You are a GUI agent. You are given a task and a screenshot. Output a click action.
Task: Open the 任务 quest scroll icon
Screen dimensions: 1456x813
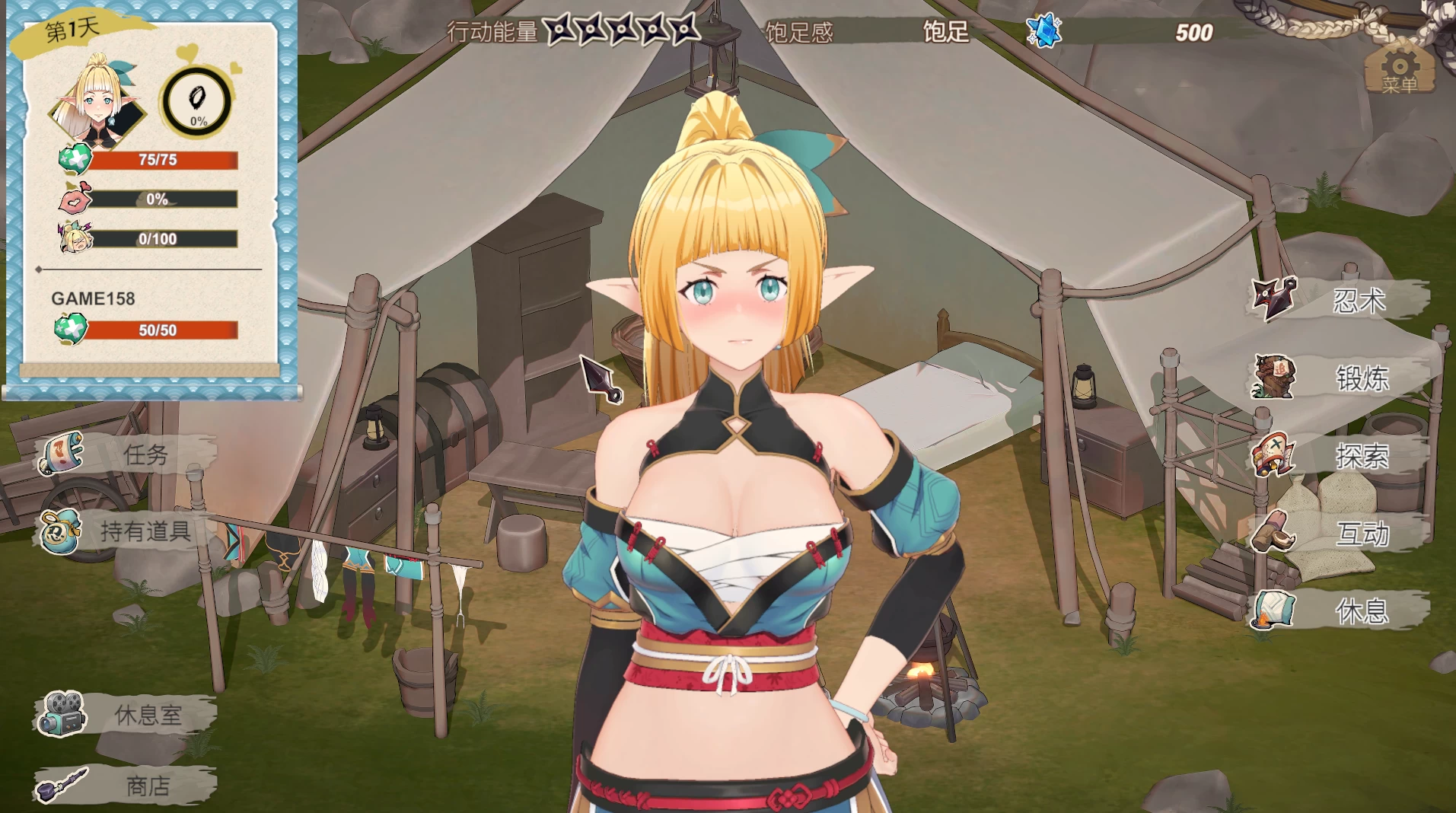coord(61,454)
